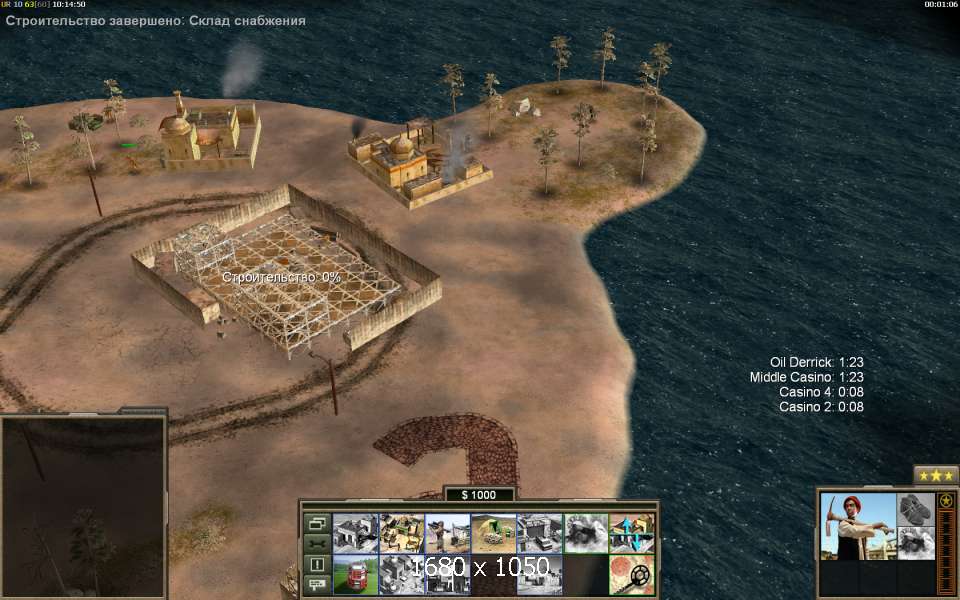Click the worker portrait with pickaxe
This screenshot has width=960, height=600.
pos(857,526)
